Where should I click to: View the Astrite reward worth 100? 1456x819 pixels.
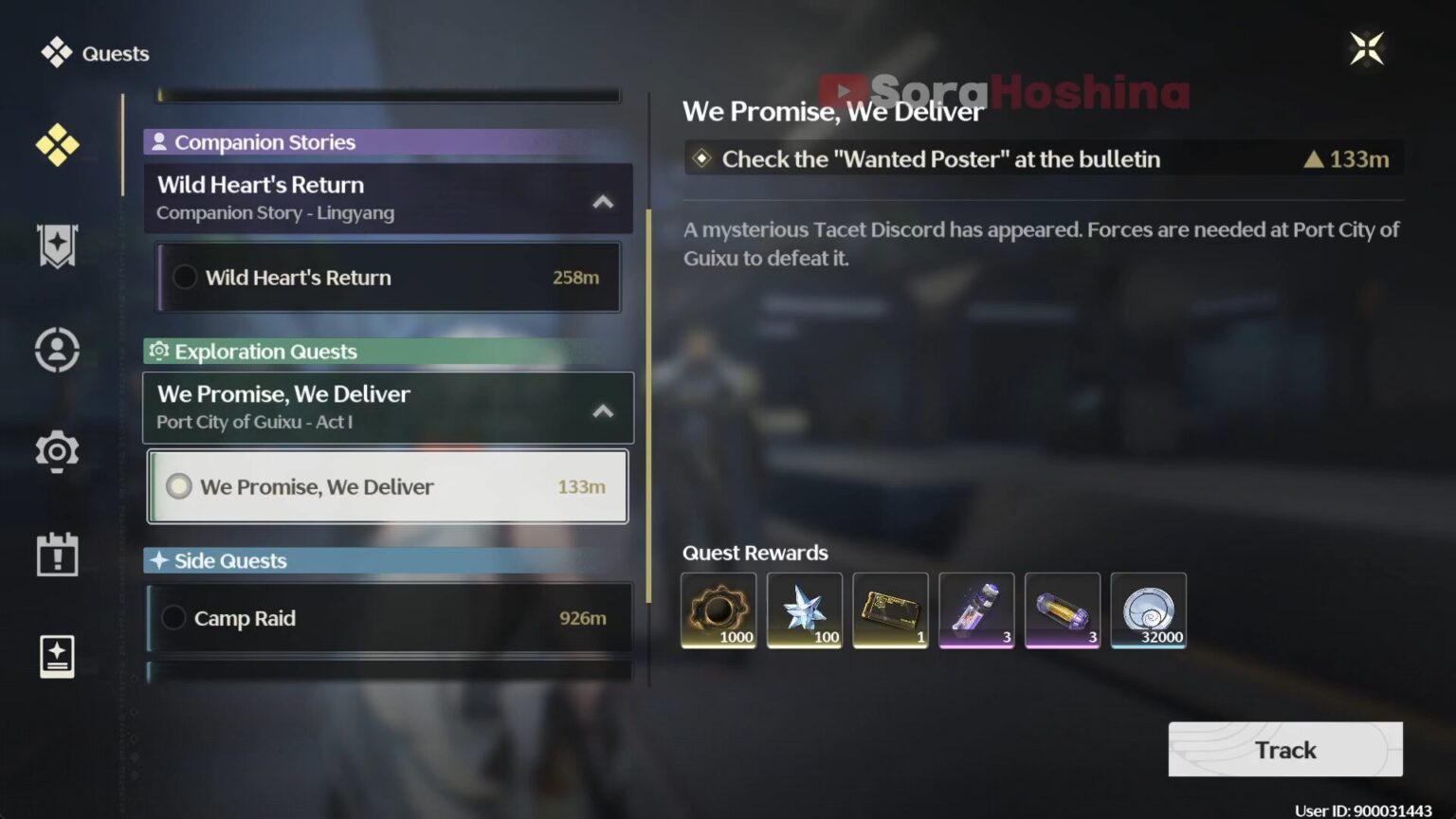click(x=804, y=610)
